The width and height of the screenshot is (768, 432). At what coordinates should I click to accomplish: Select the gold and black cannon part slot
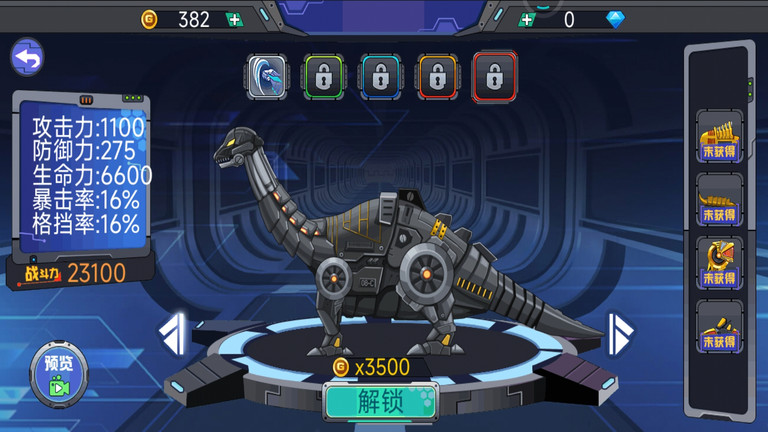pyautogui.click(x=719, y=326)
